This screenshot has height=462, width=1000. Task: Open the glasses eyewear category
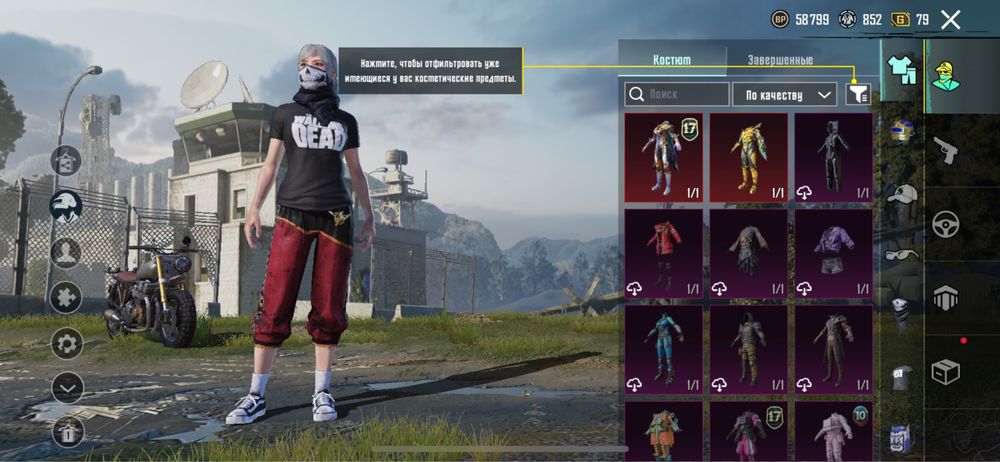point(902,254)
